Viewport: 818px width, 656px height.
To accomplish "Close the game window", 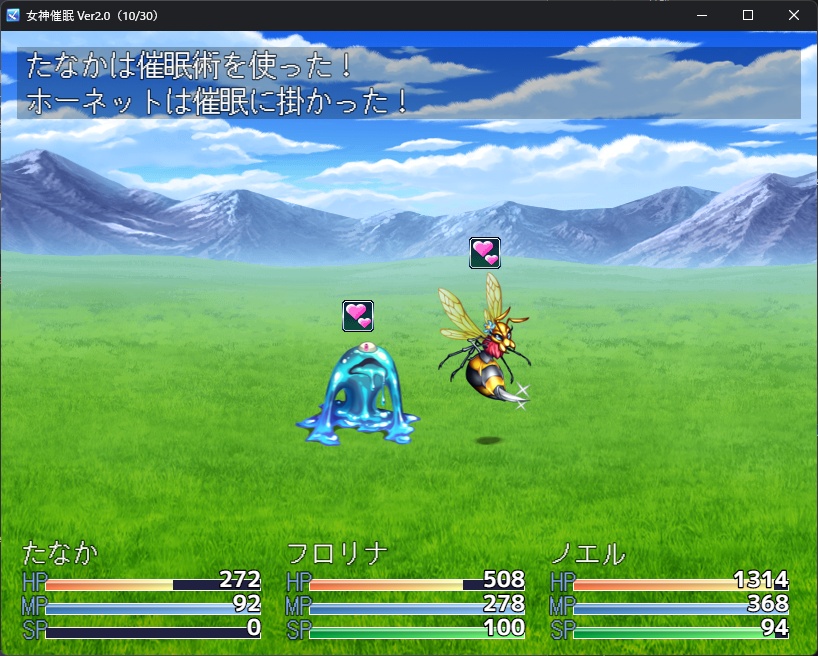I will (x=794, y=15).
